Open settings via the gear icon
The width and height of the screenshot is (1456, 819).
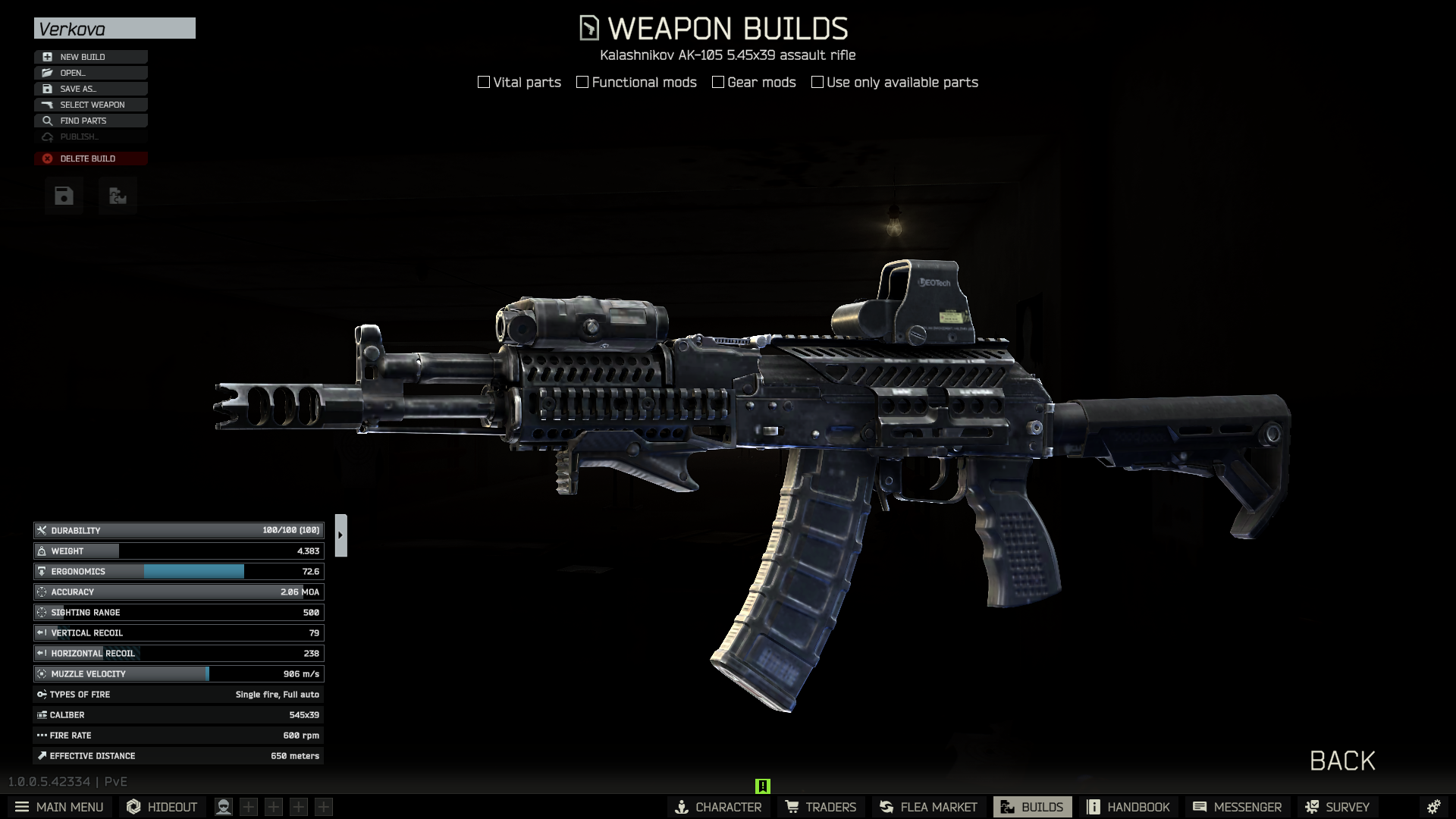[x=1433, y=807]
